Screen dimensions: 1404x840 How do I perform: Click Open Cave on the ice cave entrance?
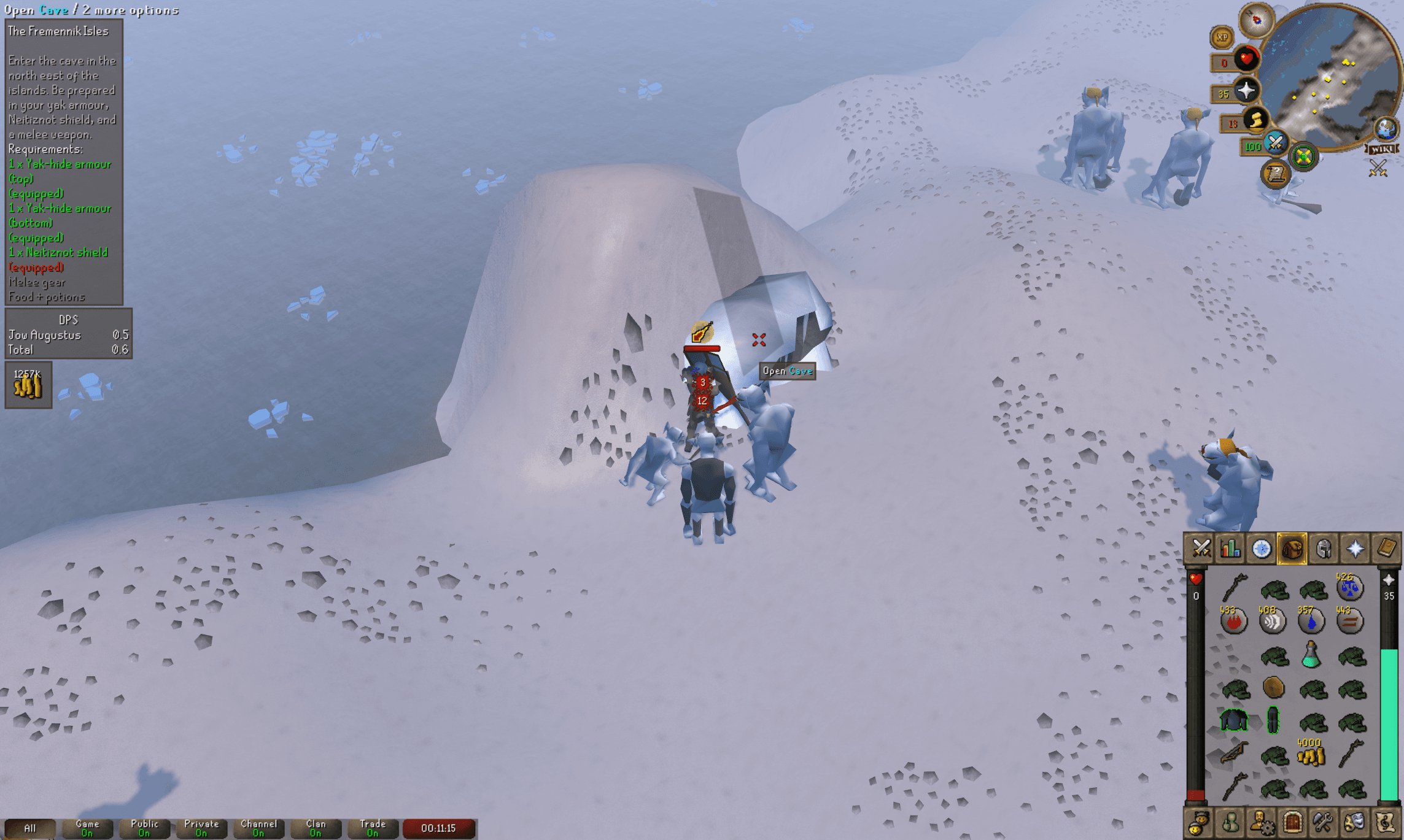pos(759,341)
